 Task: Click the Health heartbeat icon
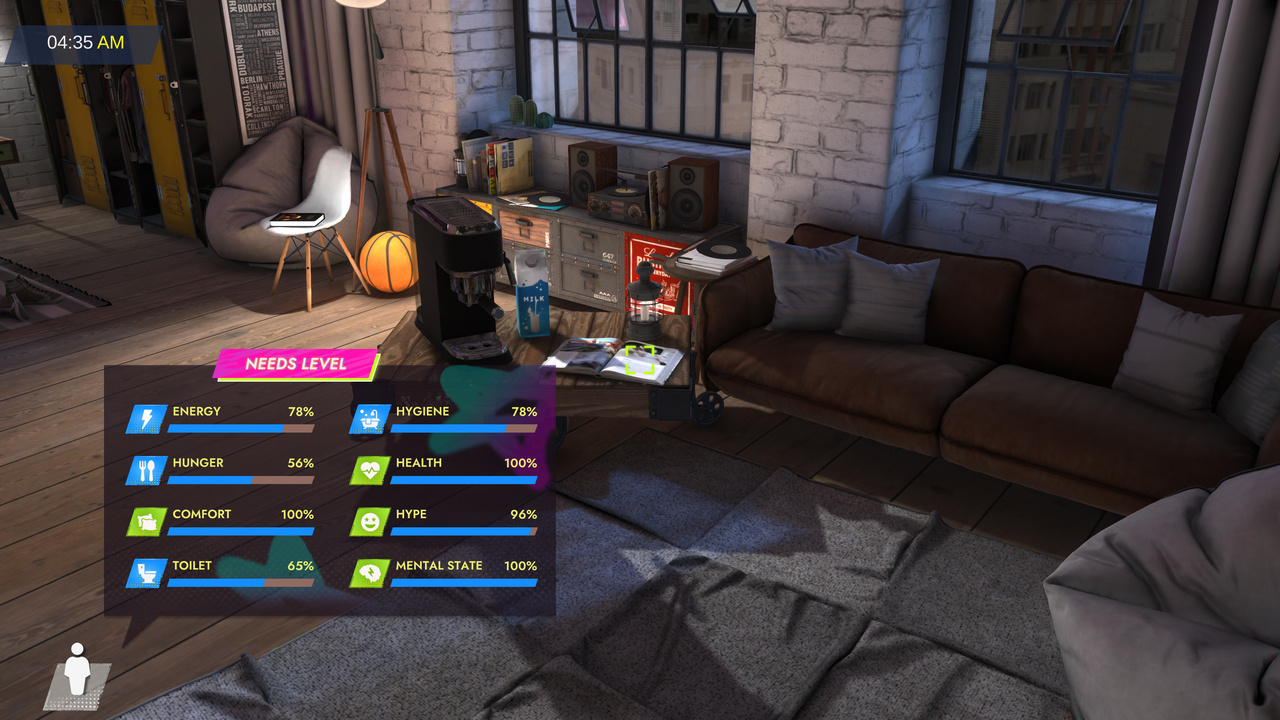tap(369, 470)
